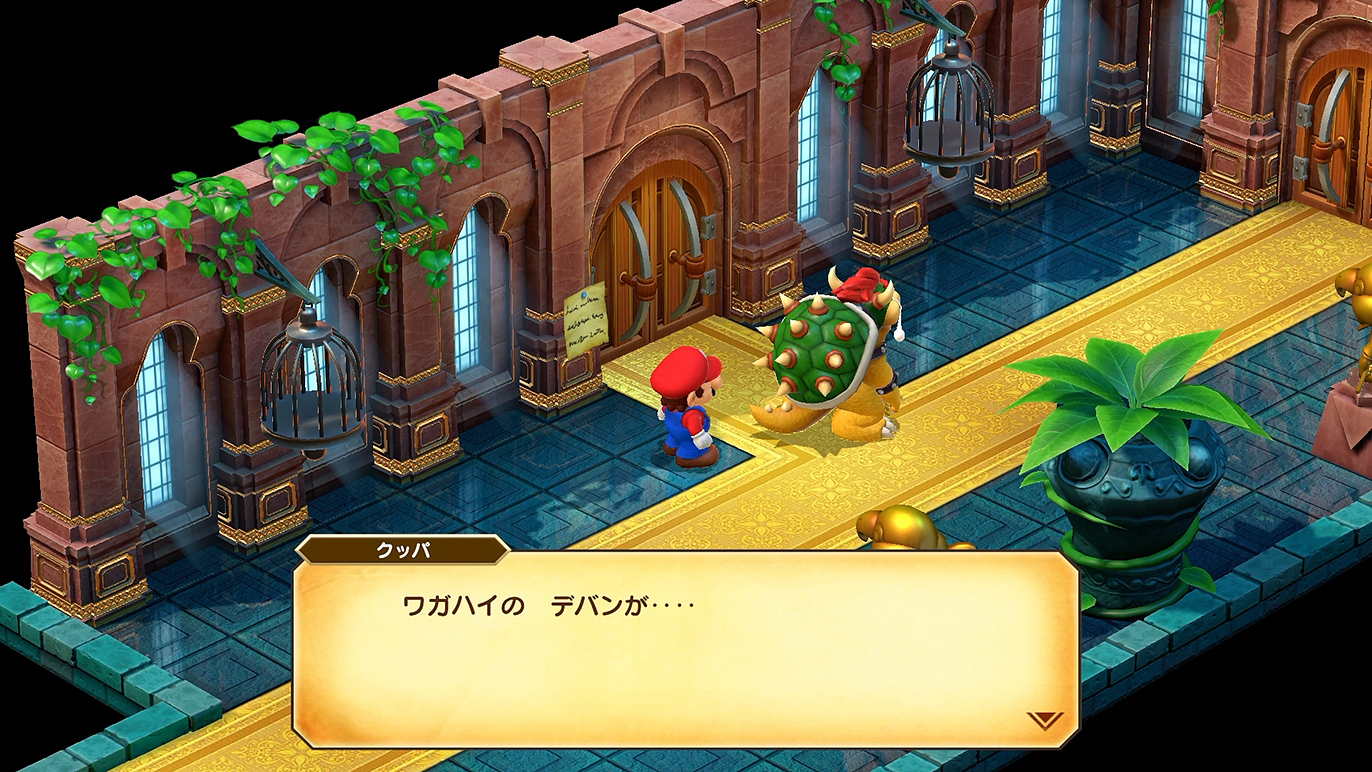Advance dialogue with the down arrow indicator

click(1044, 720)
